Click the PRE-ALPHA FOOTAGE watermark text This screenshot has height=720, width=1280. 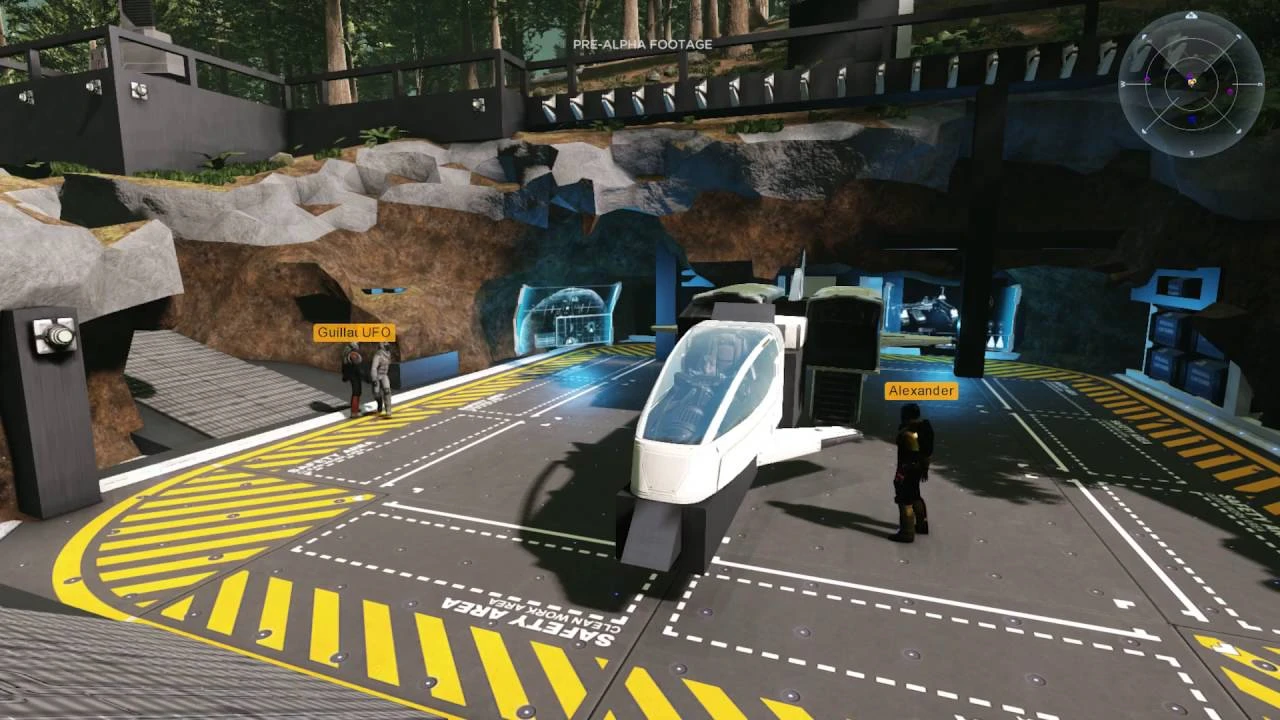(x=641, y=44)
